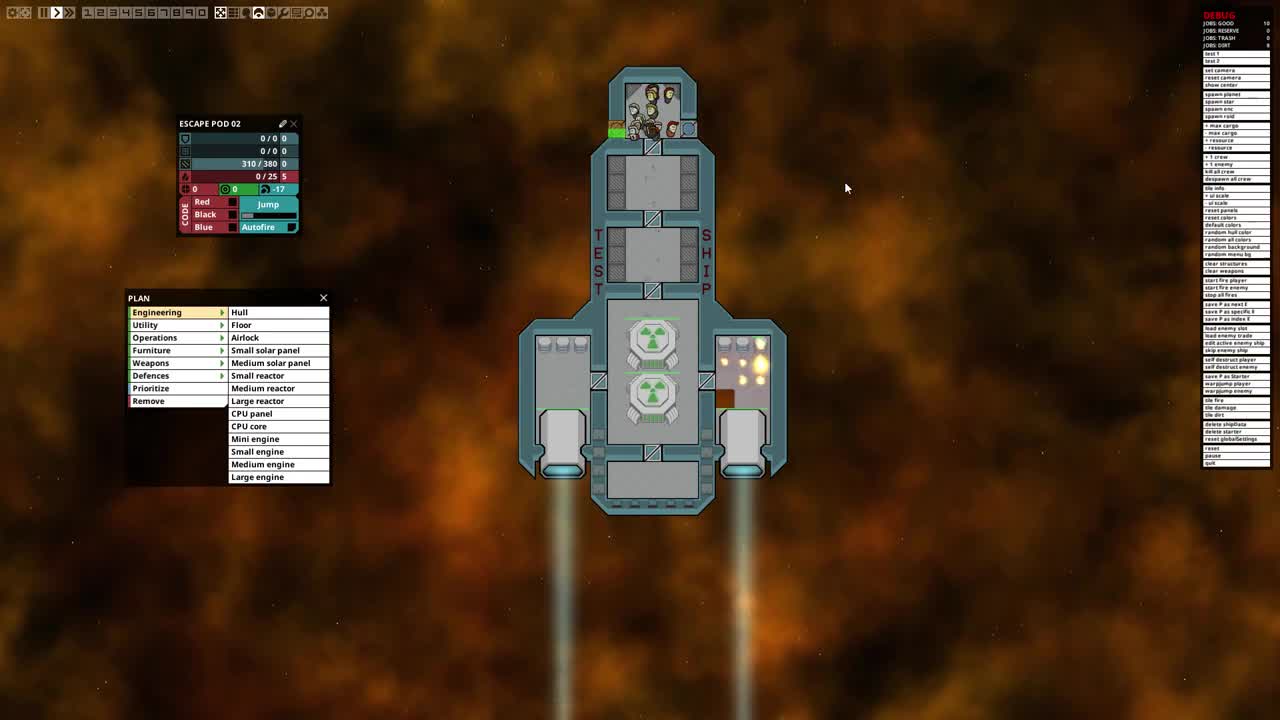Image resolution: width=1280 pixels, height=720 pixels.
Task: Pause the game using the toolbar pause icon
Action: [43, 12]
